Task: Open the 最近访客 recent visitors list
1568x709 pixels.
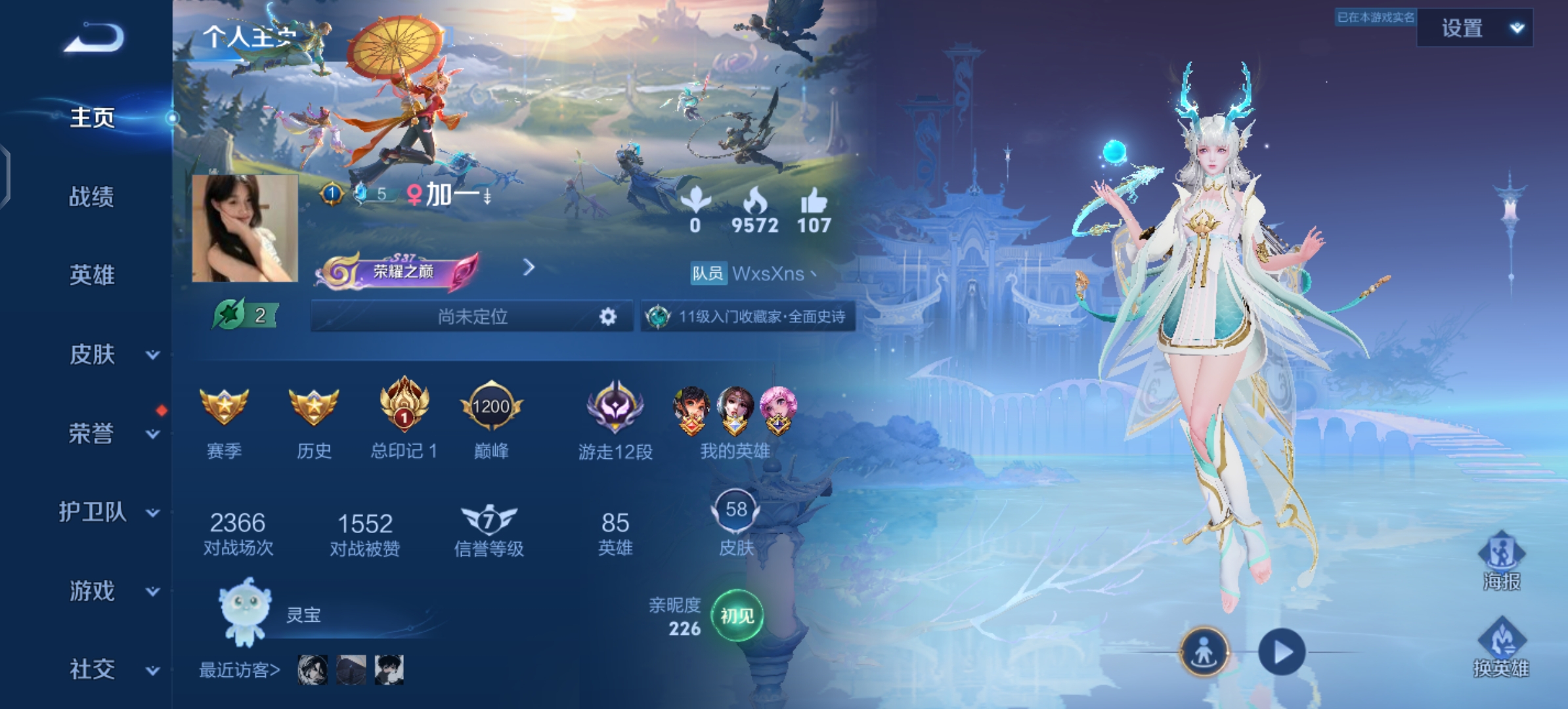Action: [240, 670]
